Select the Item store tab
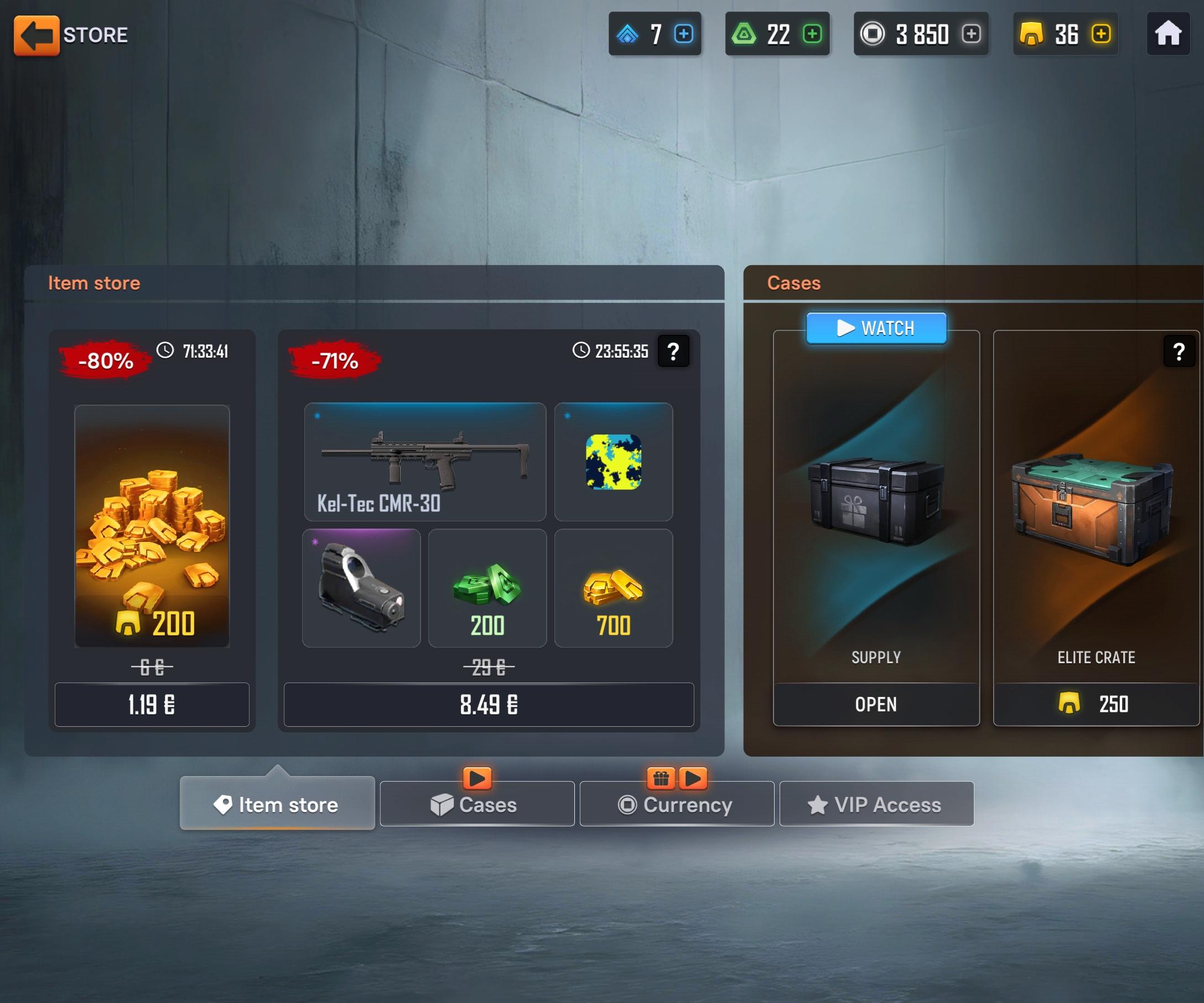Viewport: 1204px width, 1003px height. coord(278,805)
